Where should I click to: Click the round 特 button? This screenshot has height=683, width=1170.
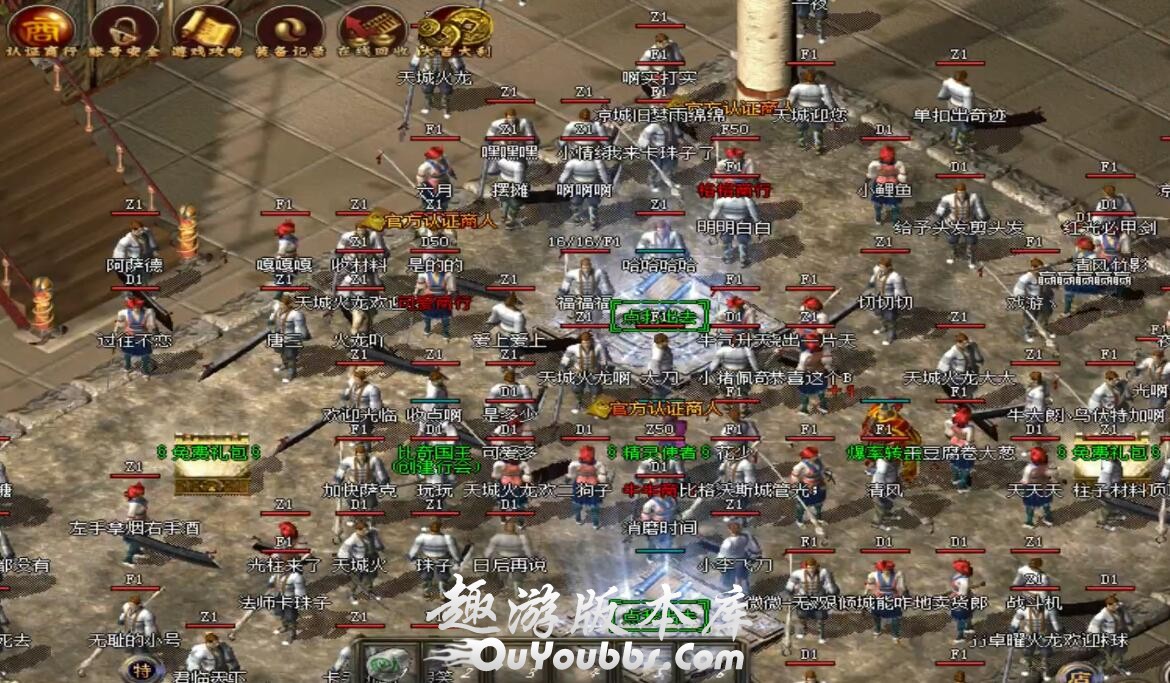click(142, 668)
